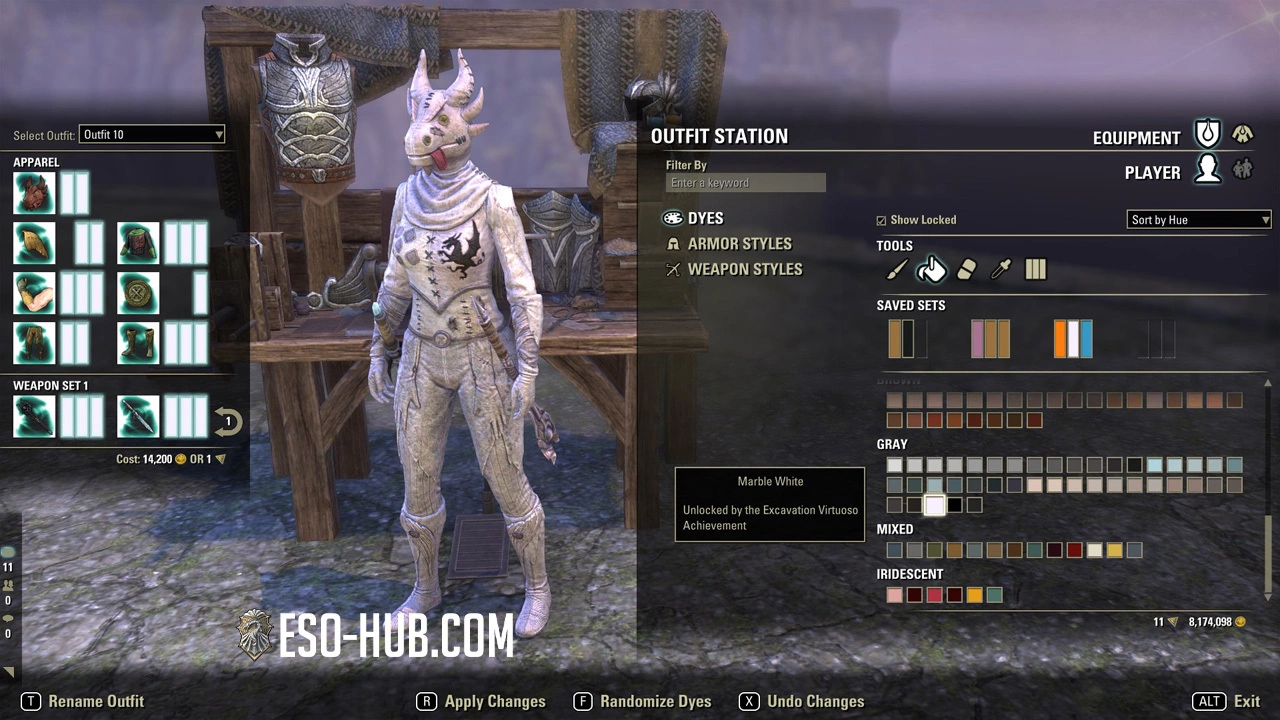Type in the Filter By keyword field
1280x720 pixels.
point(745,183)
